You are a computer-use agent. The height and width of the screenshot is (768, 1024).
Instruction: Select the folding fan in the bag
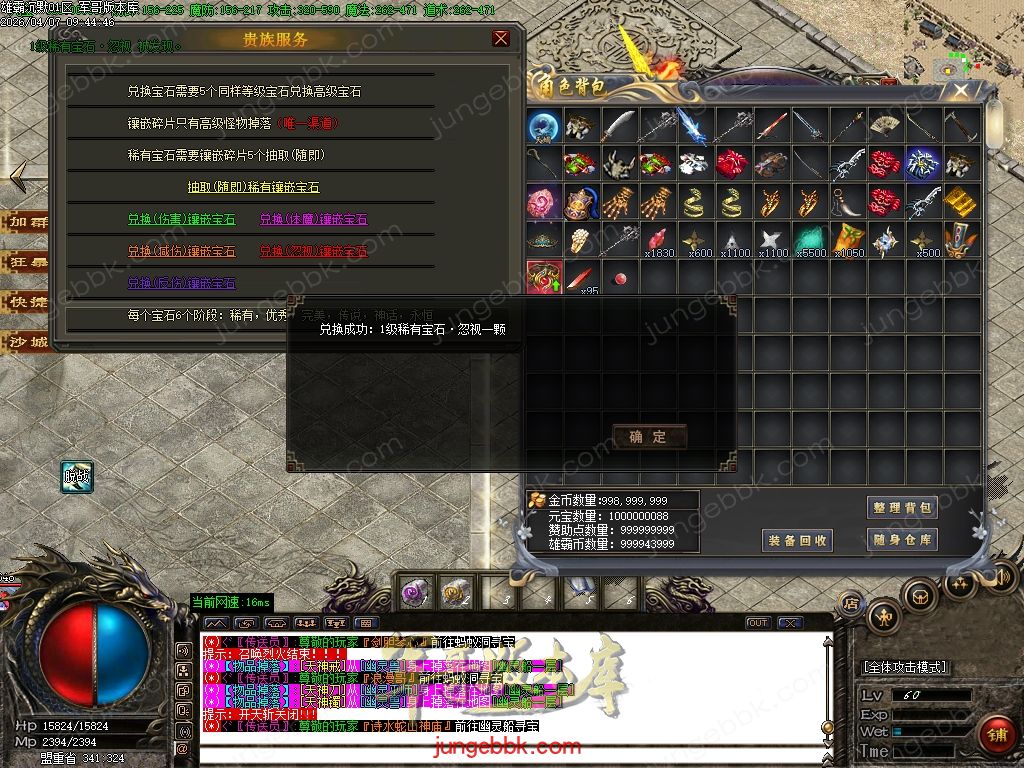pos(885,126)
